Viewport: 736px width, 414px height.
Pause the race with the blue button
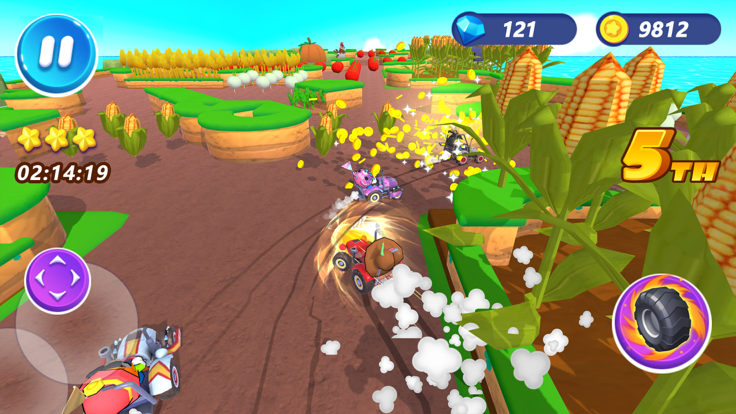click(56, 54)
